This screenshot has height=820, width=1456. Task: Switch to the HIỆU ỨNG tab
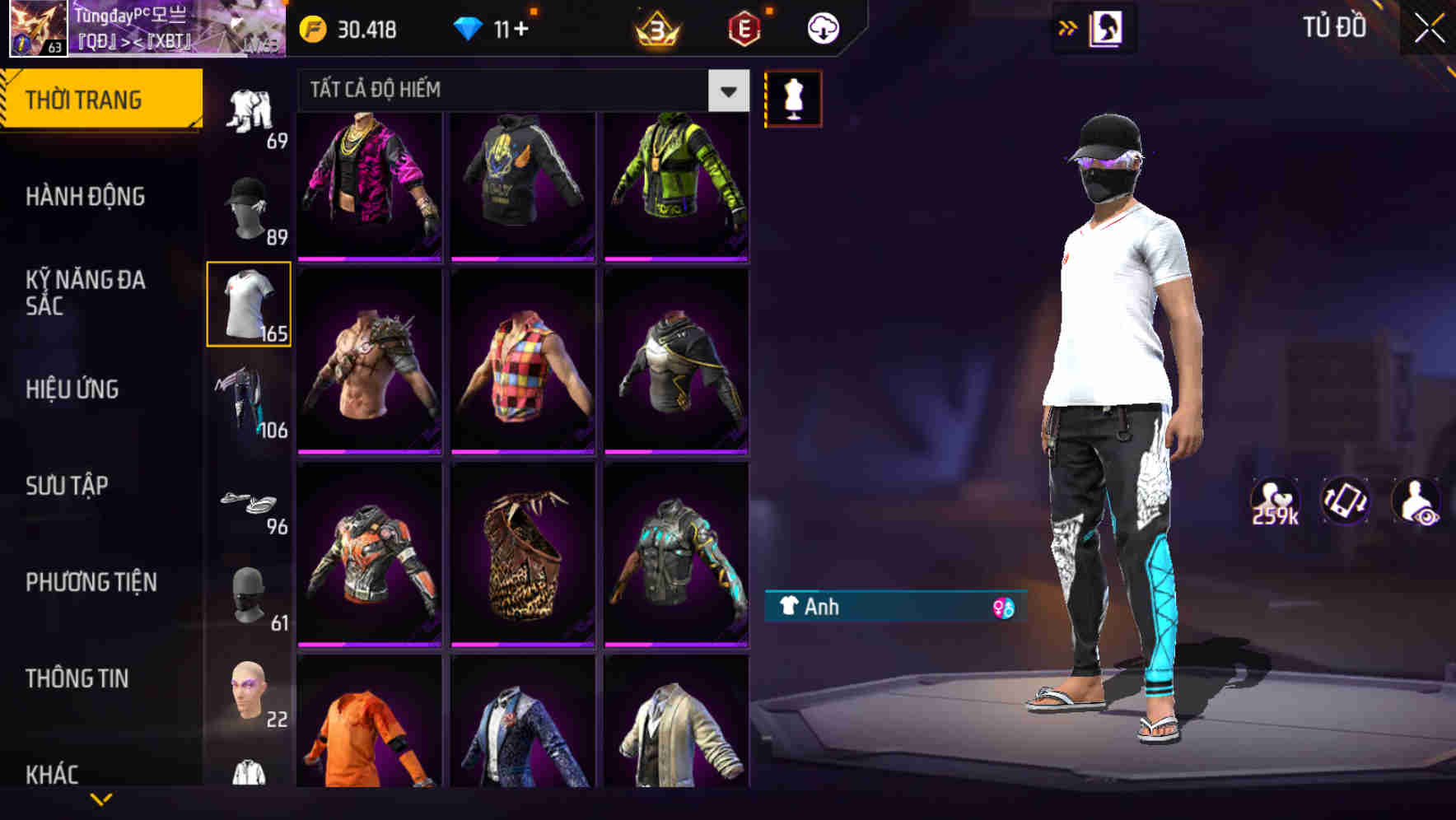pos(72,389)
